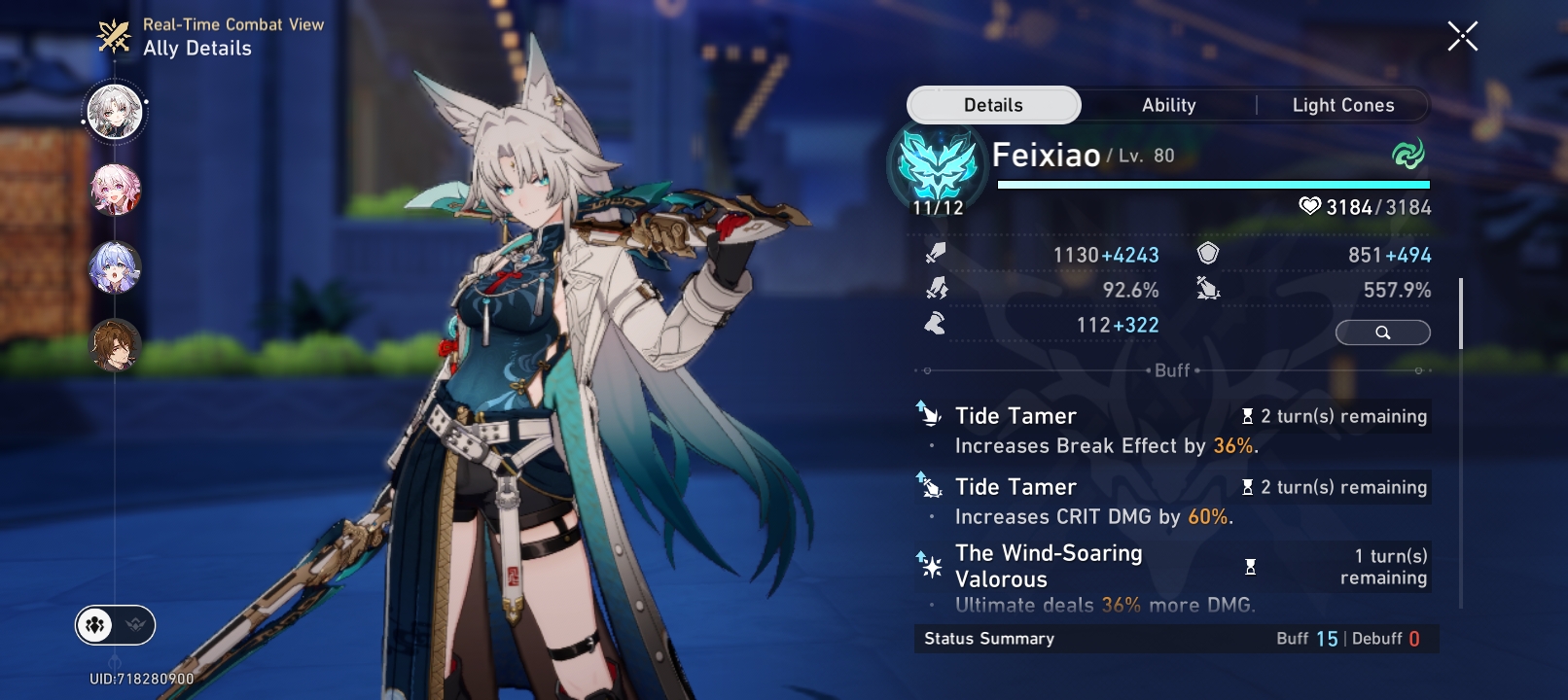
Task: Open the Light Cones tab
Action: (1343, 104)
